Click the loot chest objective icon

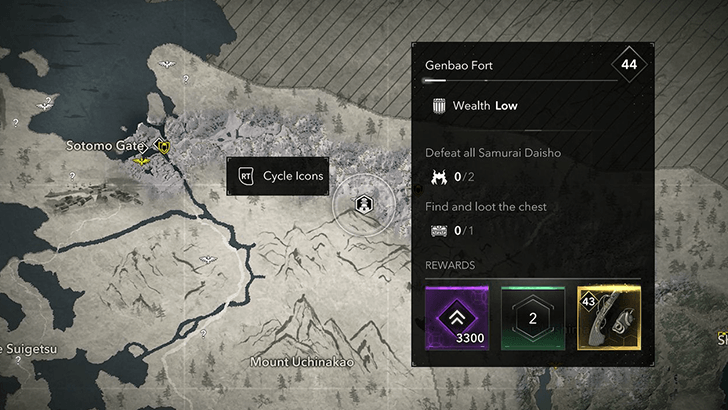pos(439,231)
